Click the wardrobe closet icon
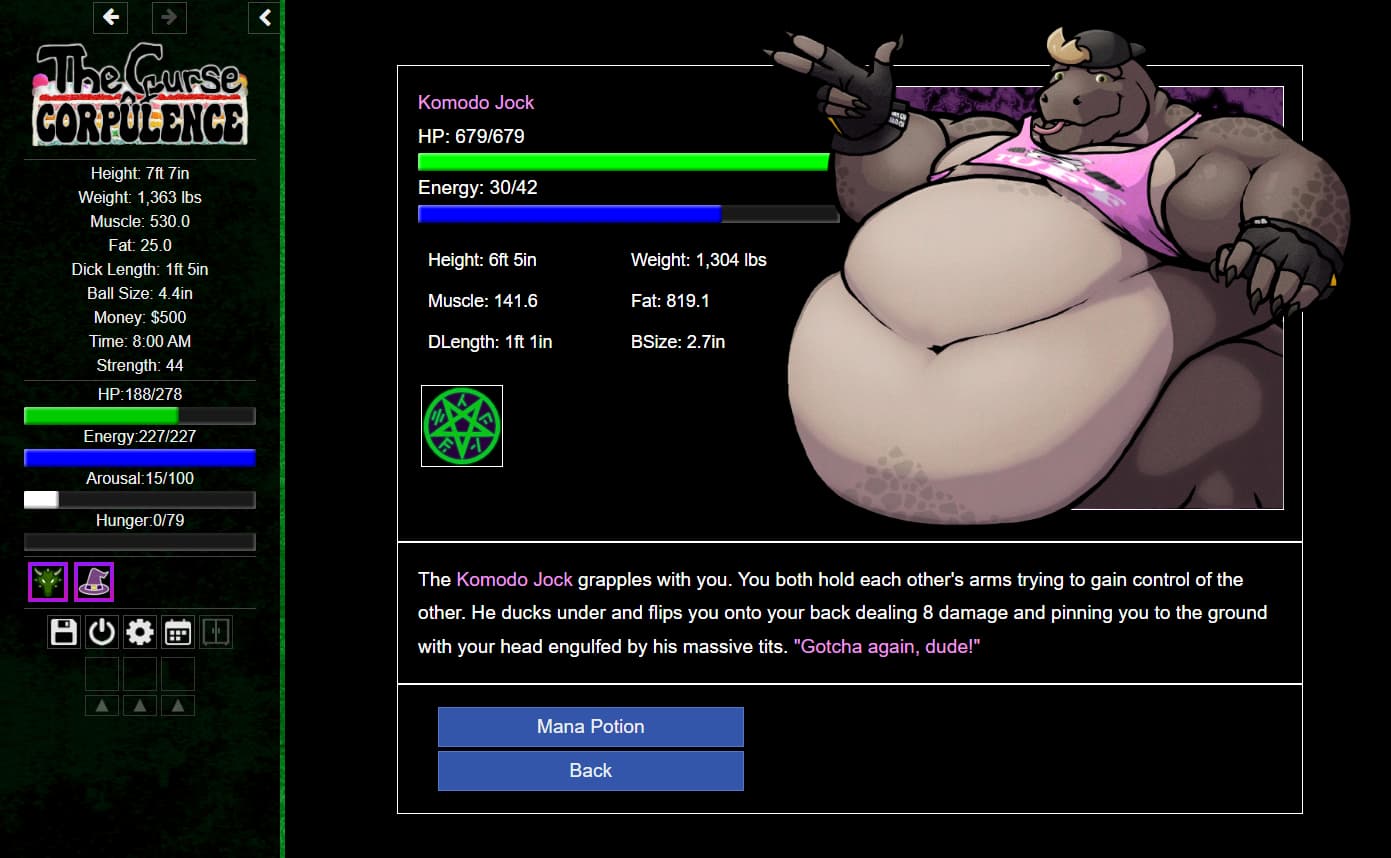Screen dimensions: 1391x858 tap(215, 631)
